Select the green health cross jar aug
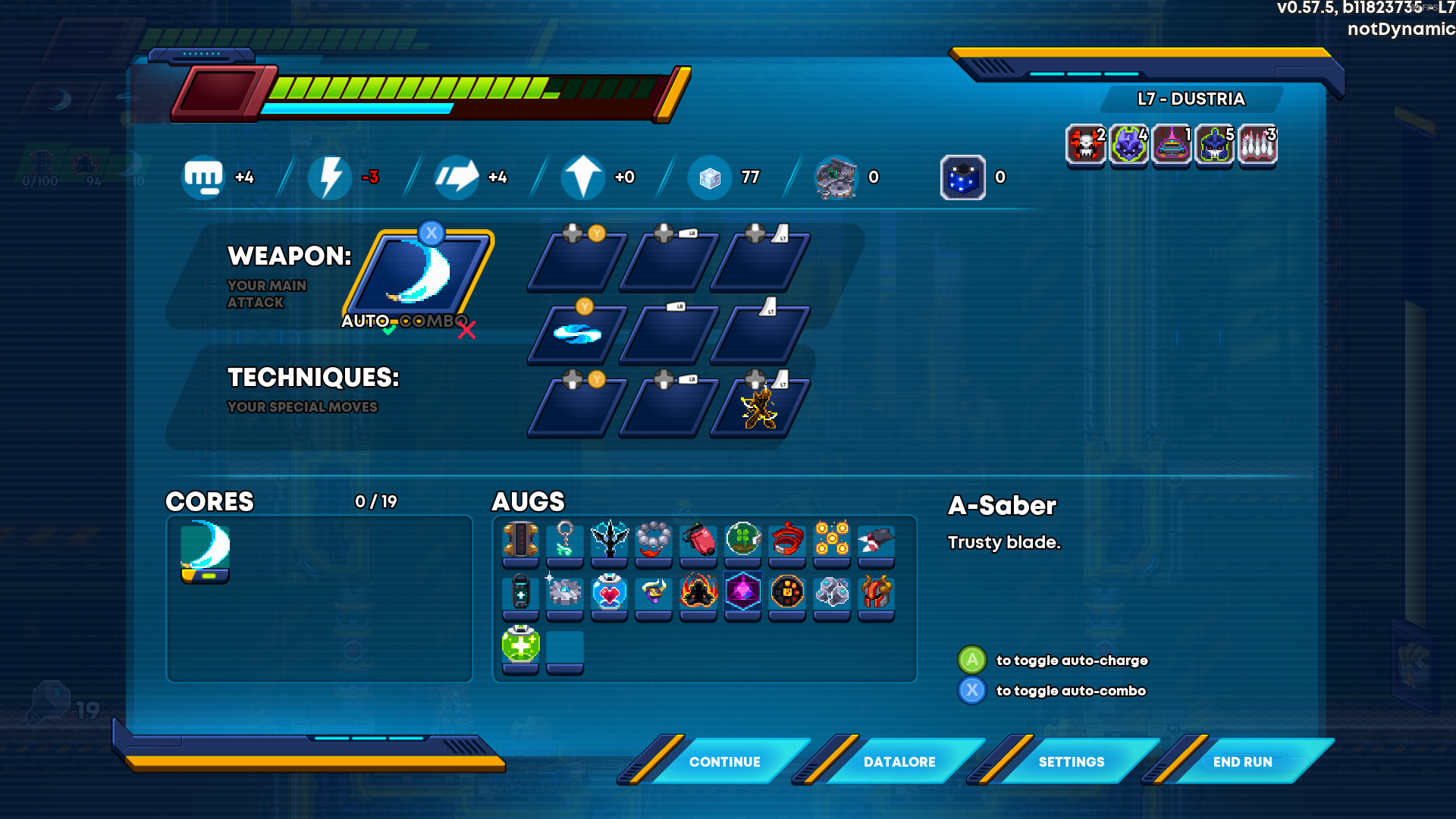 tap(520, 646)
